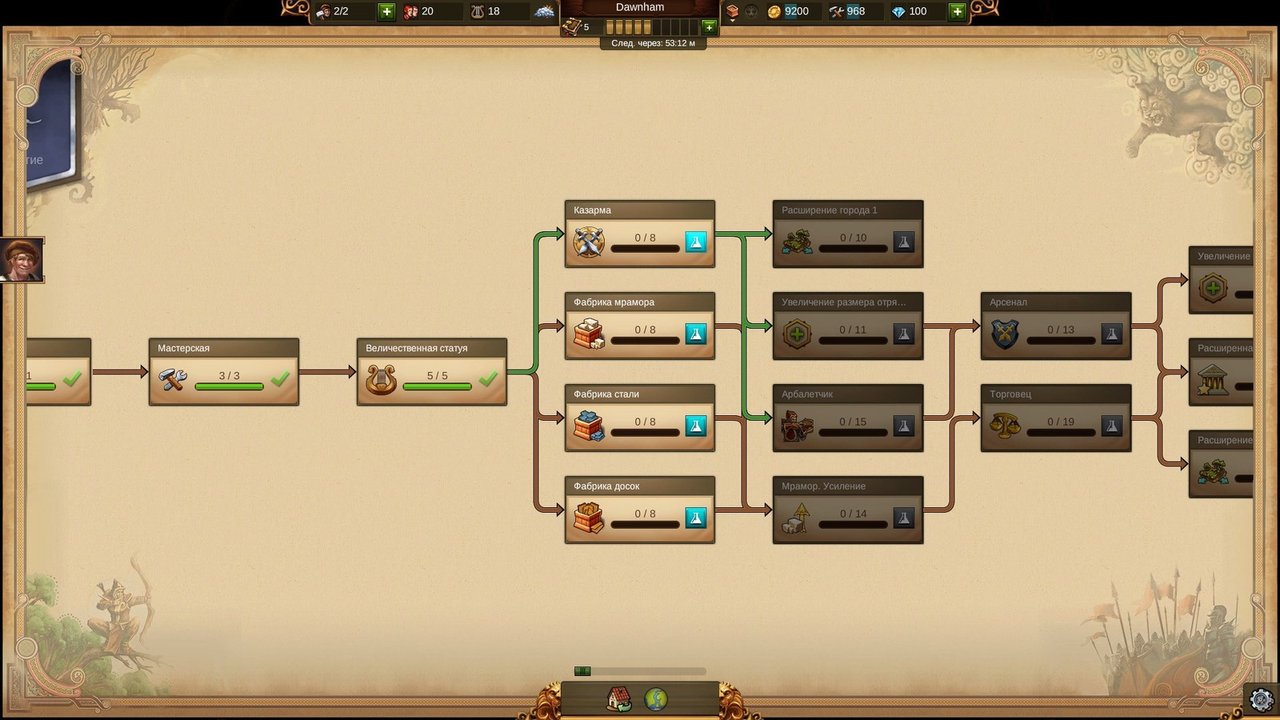Click the advisor character portrait

click(21, 260)
